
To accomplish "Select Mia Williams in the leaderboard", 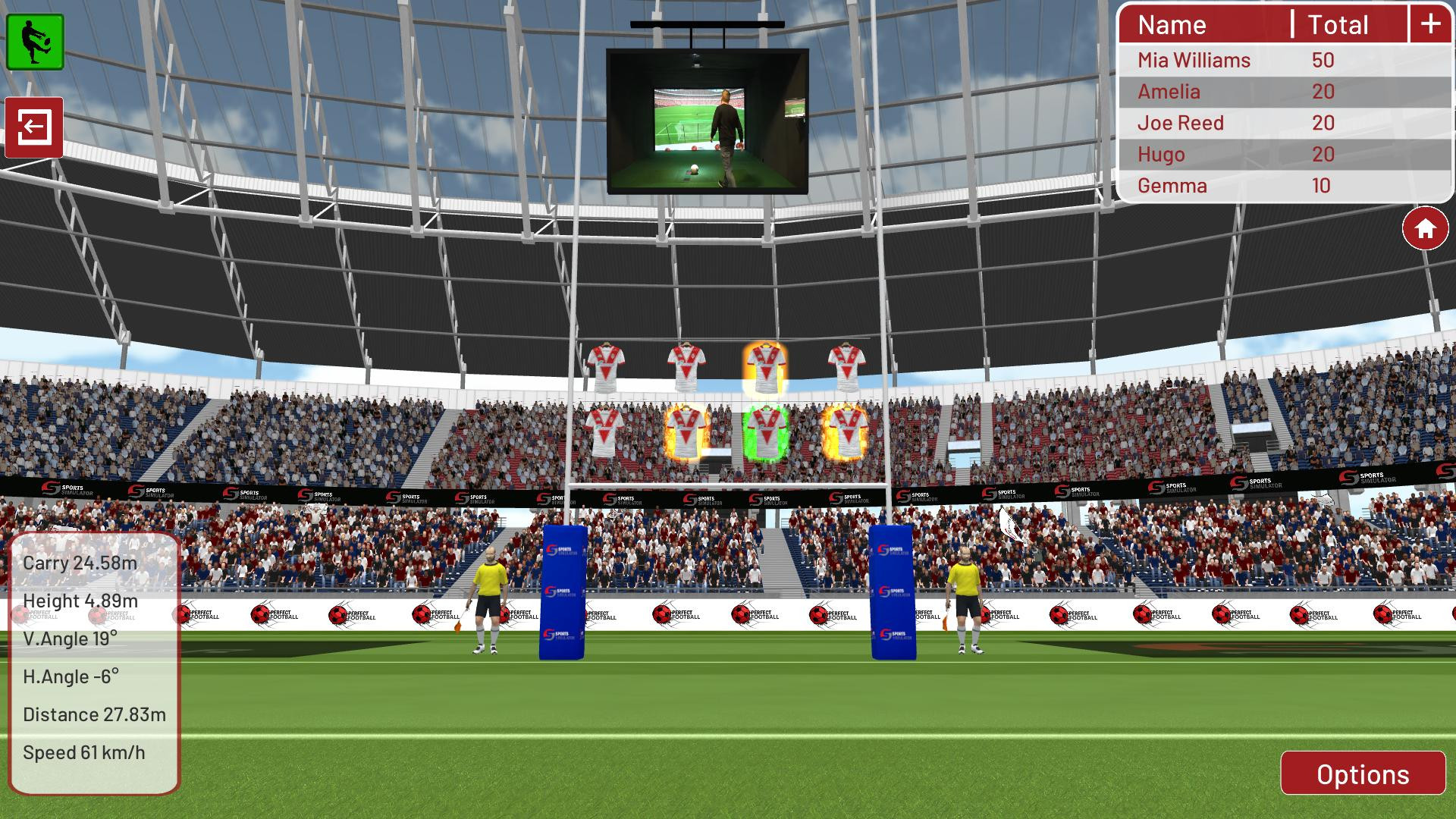I will click(x=1194, y=60).
